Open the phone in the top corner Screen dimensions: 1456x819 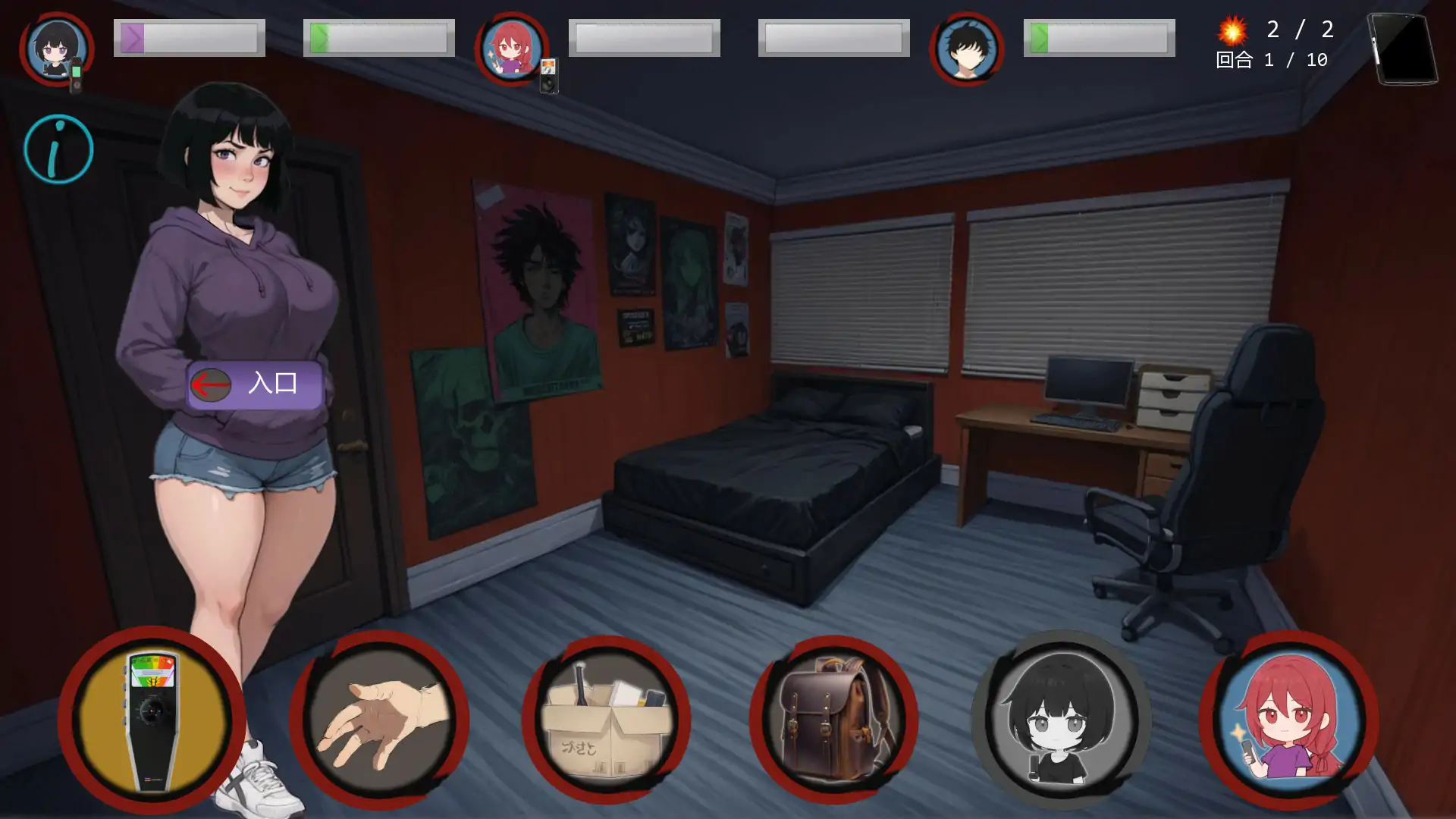pyautogui.click(x=1403, y=49)
